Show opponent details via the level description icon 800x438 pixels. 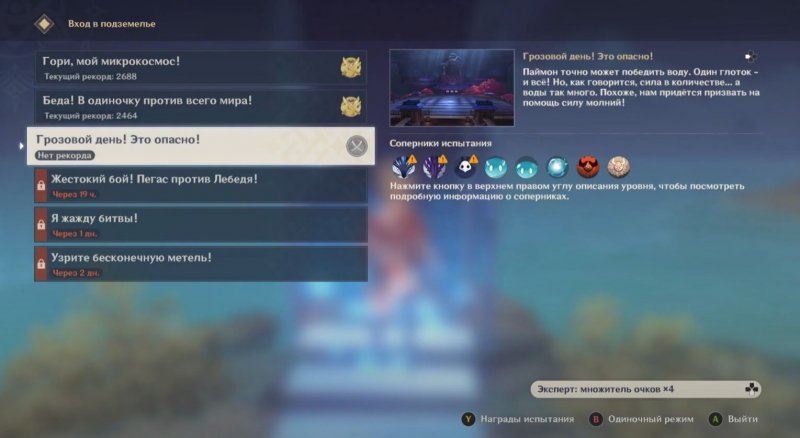tap(750, 58)
